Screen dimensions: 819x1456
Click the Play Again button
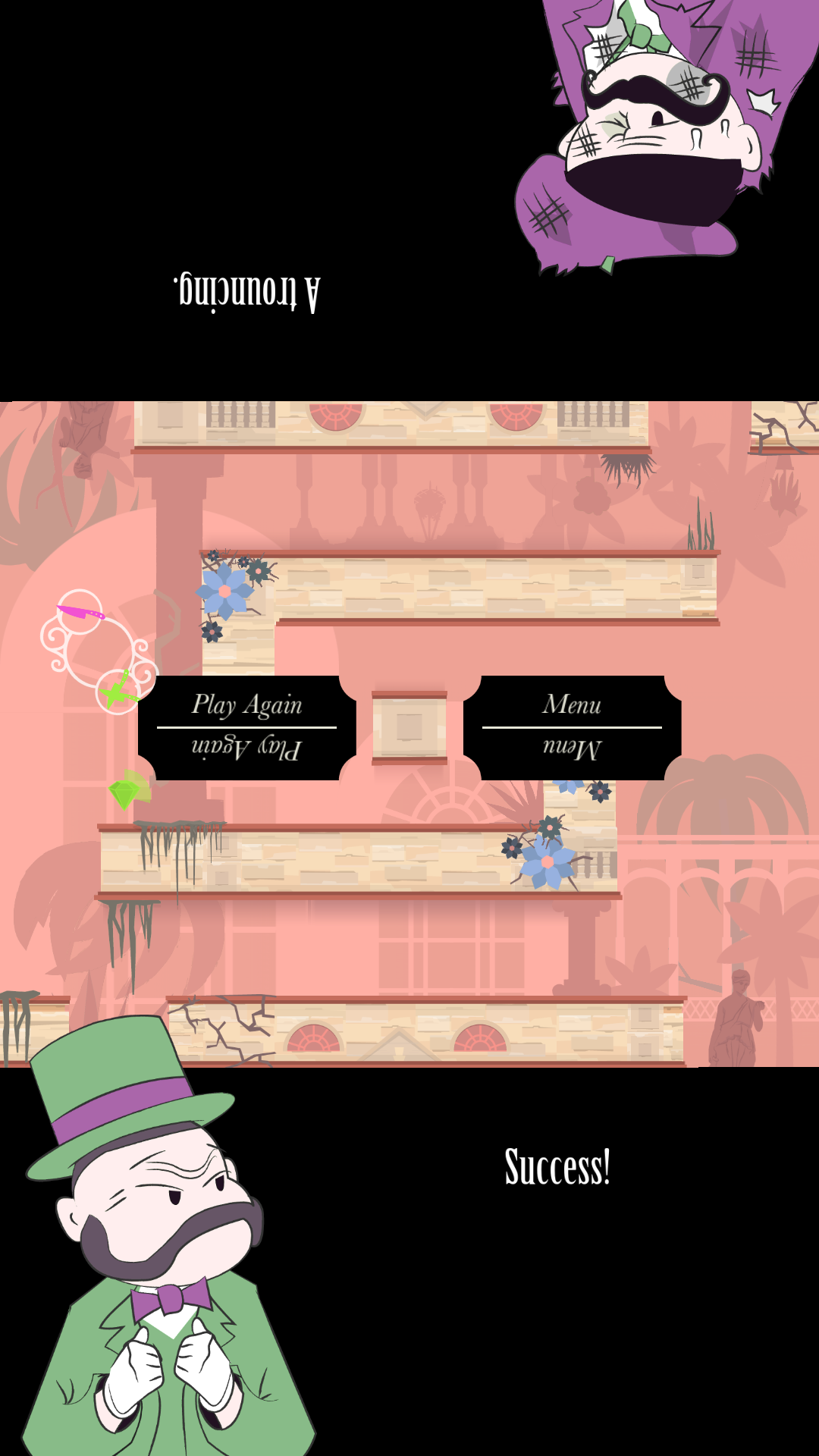246,706
